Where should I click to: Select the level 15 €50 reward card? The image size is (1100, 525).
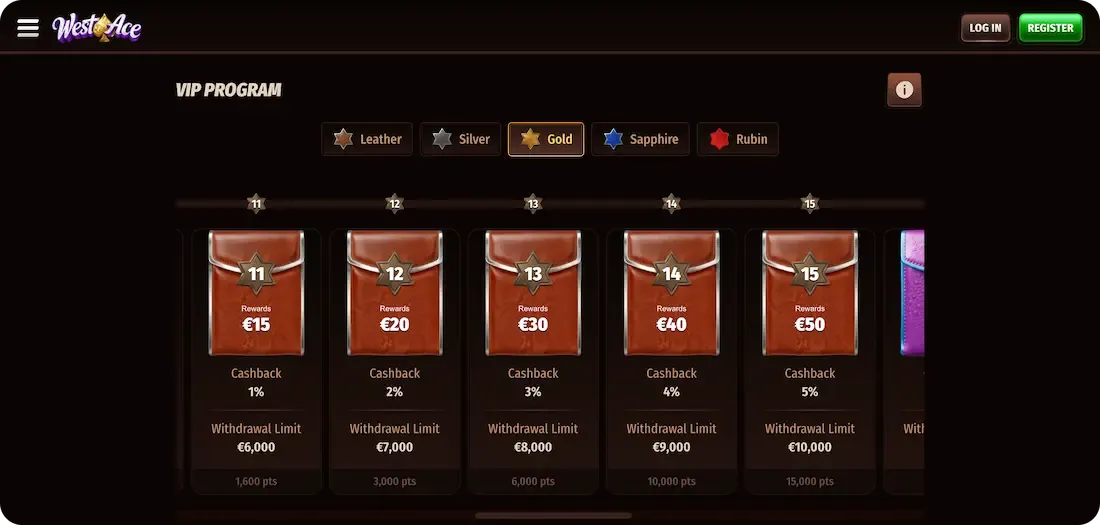pyautogui.click(x=810, y=293)
